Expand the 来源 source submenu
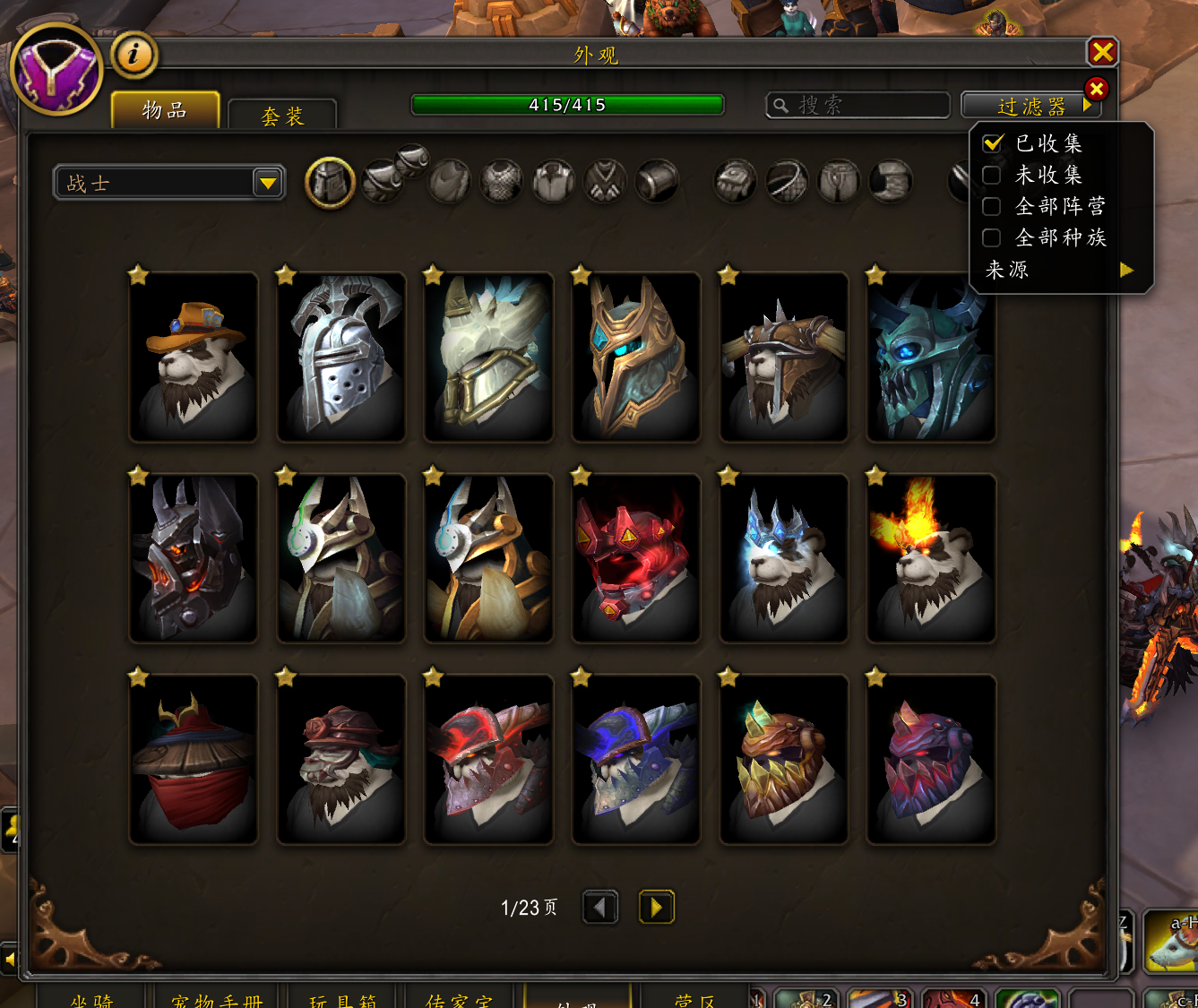 tap(1059, 270)
